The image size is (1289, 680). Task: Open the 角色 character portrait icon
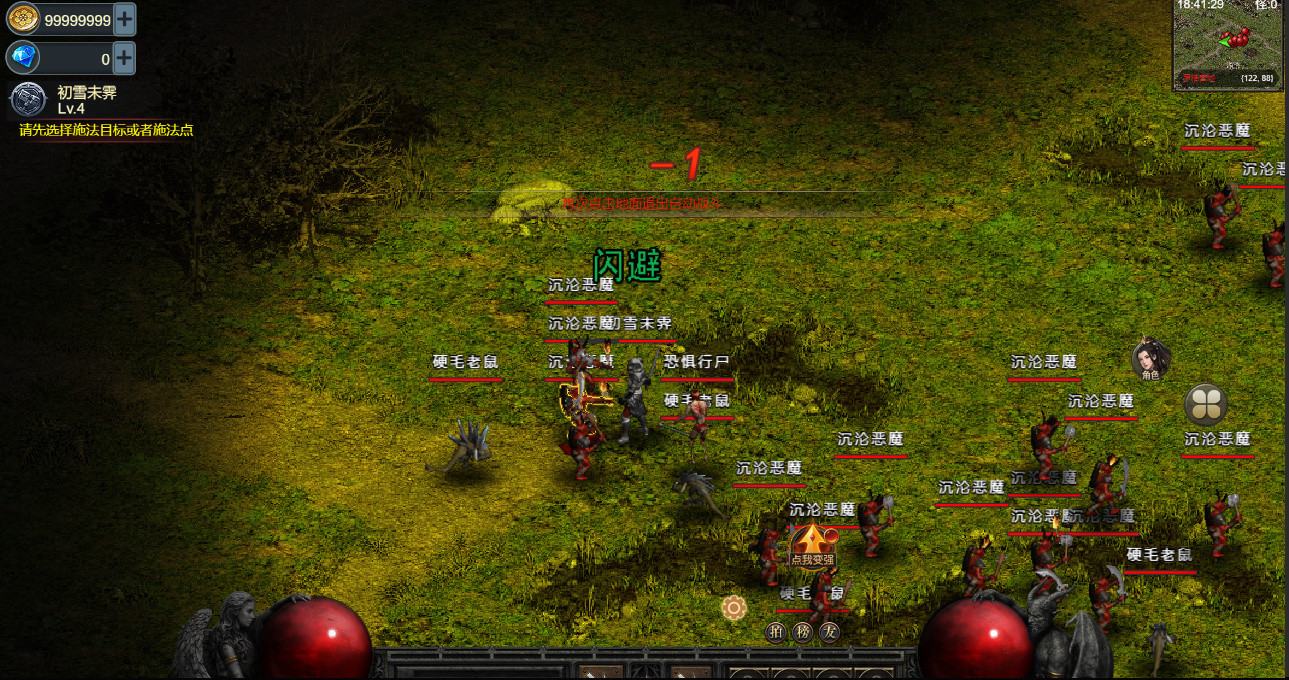(x=1150, y=360)
